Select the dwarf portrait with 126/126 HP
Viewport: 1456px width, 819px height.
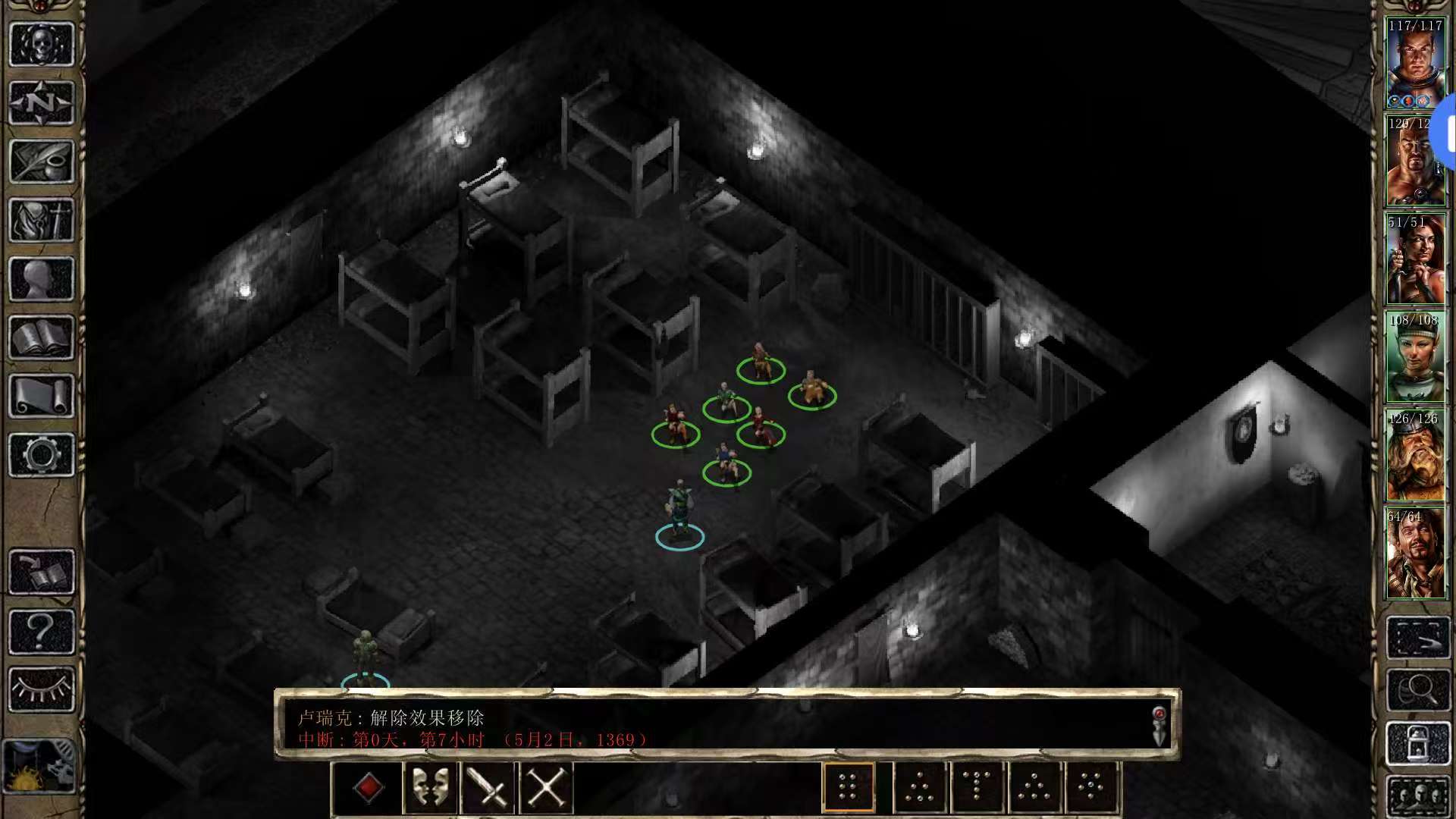point(1415,457)
